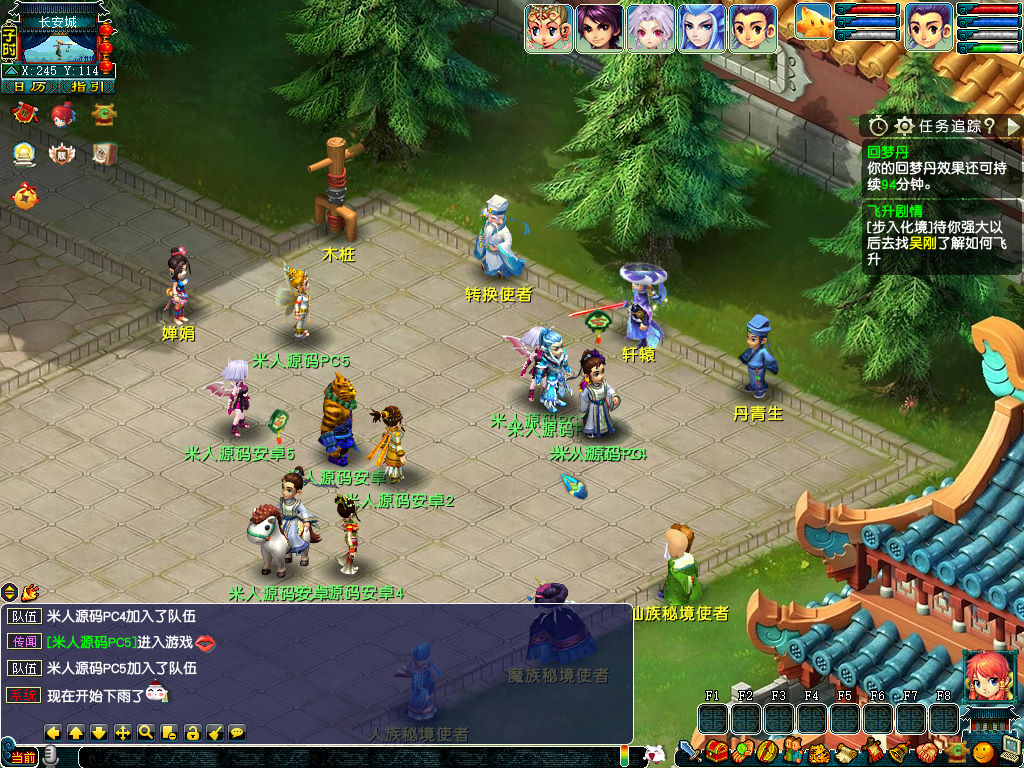The image size is (1024, 768).
Task: Open the treasure chest inventory icon
Action: pos(716,750)
